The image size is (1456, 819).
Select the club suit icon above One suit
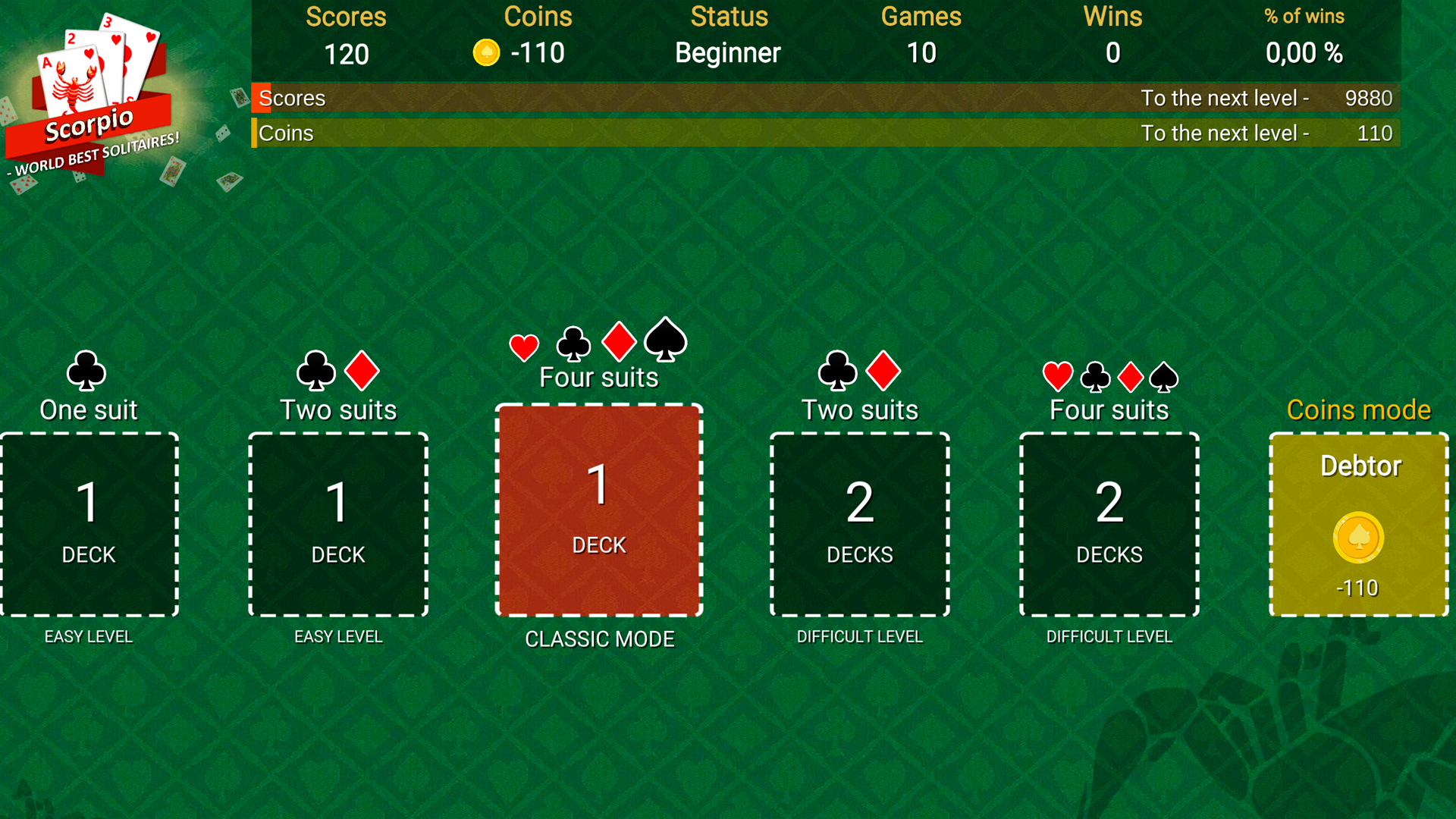88,371
